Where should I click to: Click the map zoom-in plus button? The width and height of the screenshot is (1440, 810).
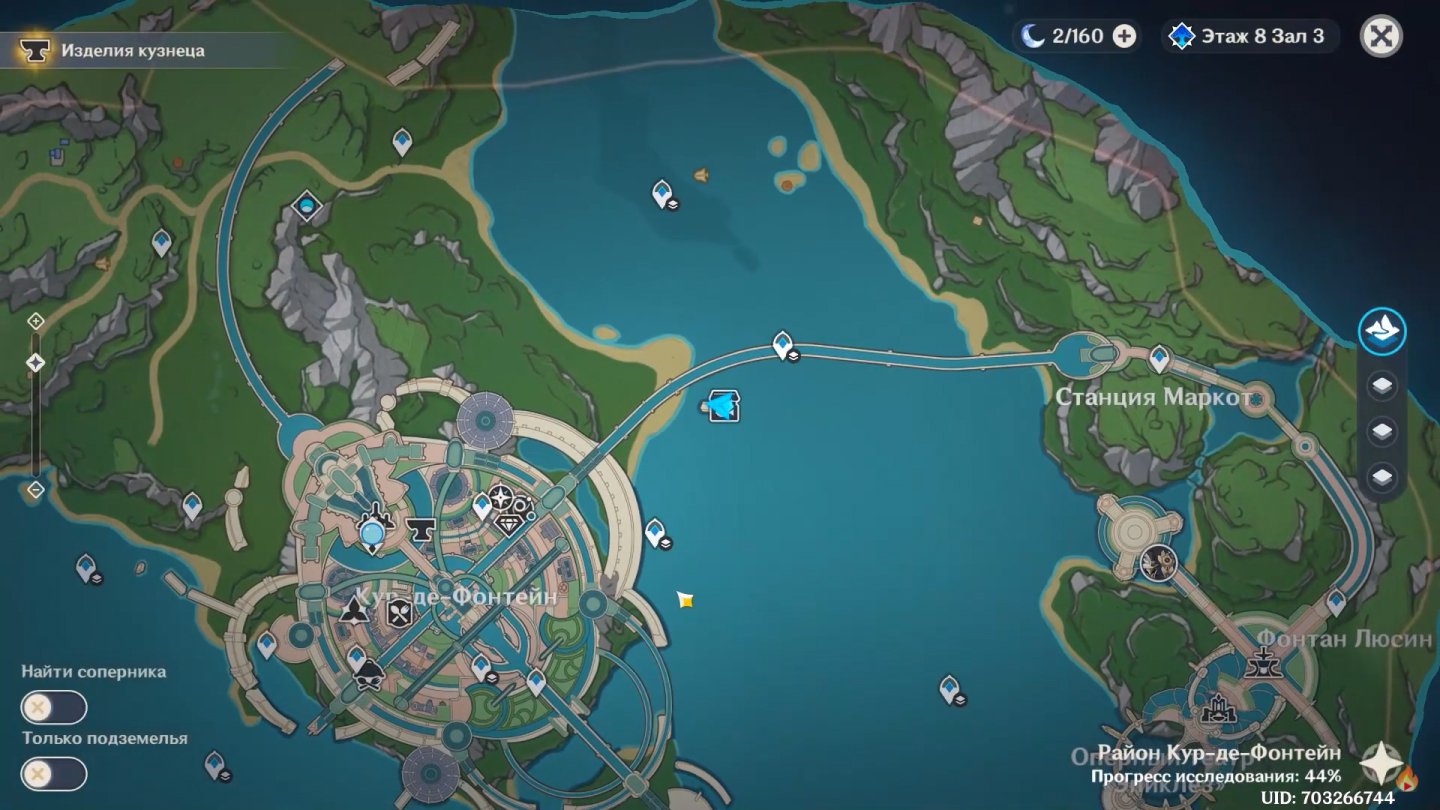(x=36, y=321)
